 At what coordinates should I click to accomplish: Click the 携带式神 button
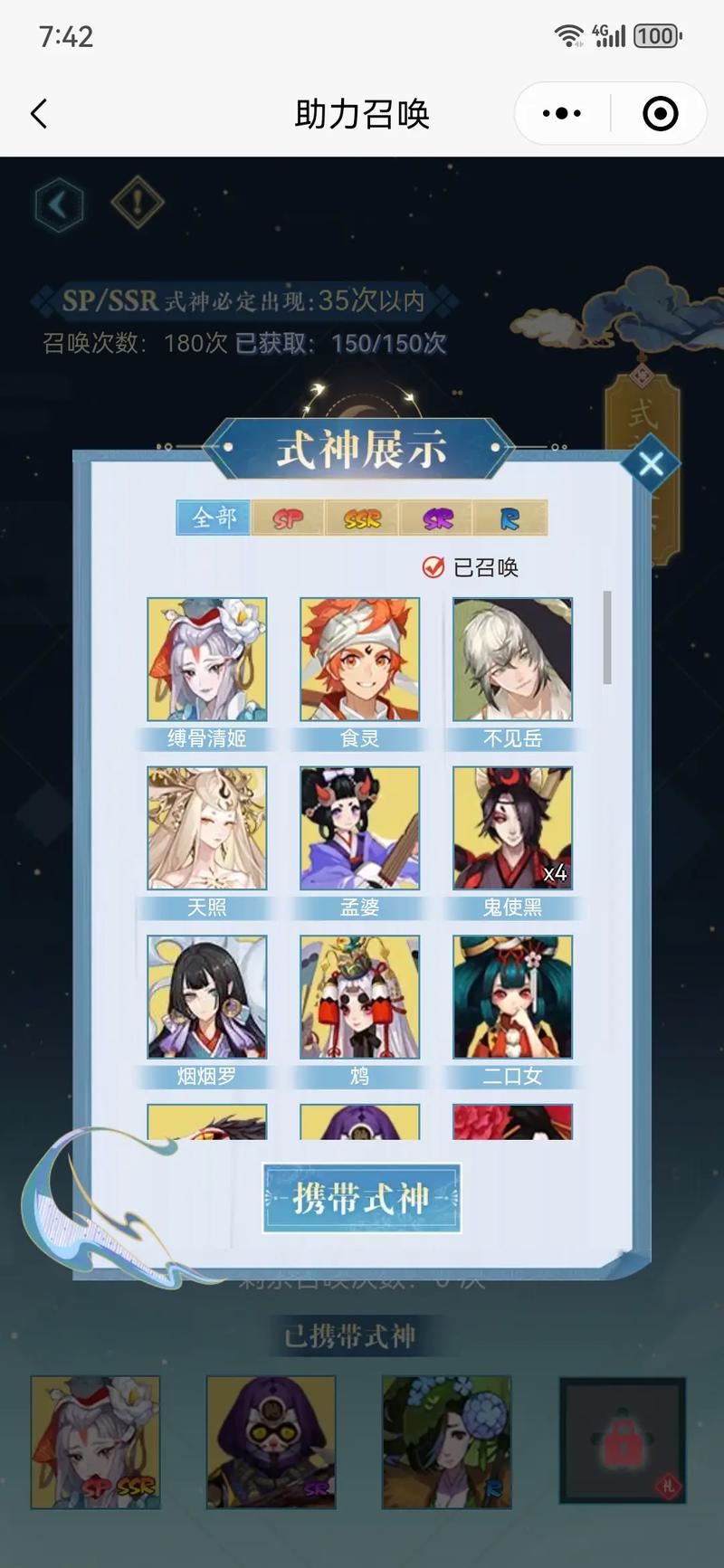(x=362, y=1198)
